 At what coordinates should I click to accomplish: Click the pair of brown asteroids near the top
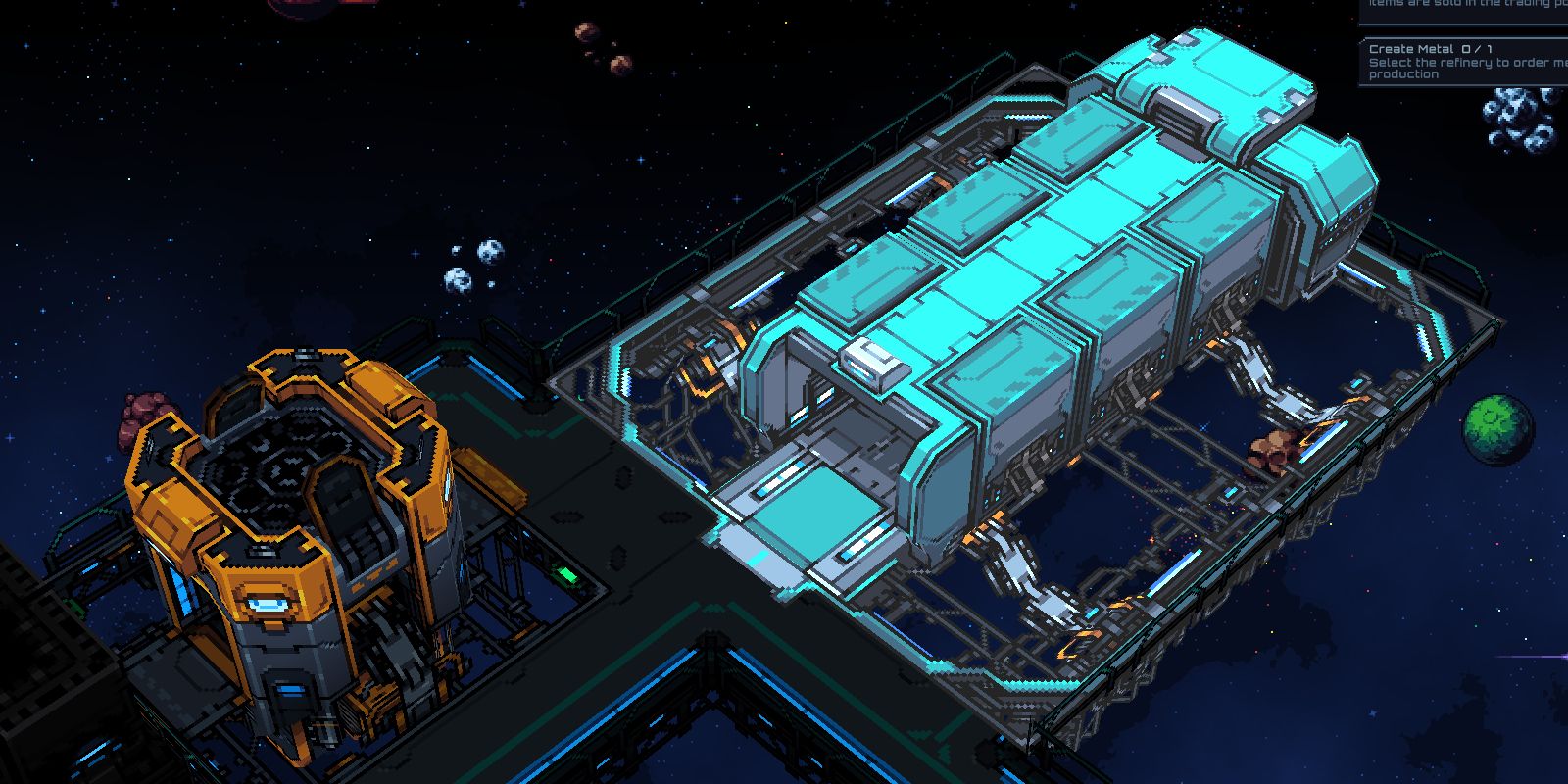point(603,47)
